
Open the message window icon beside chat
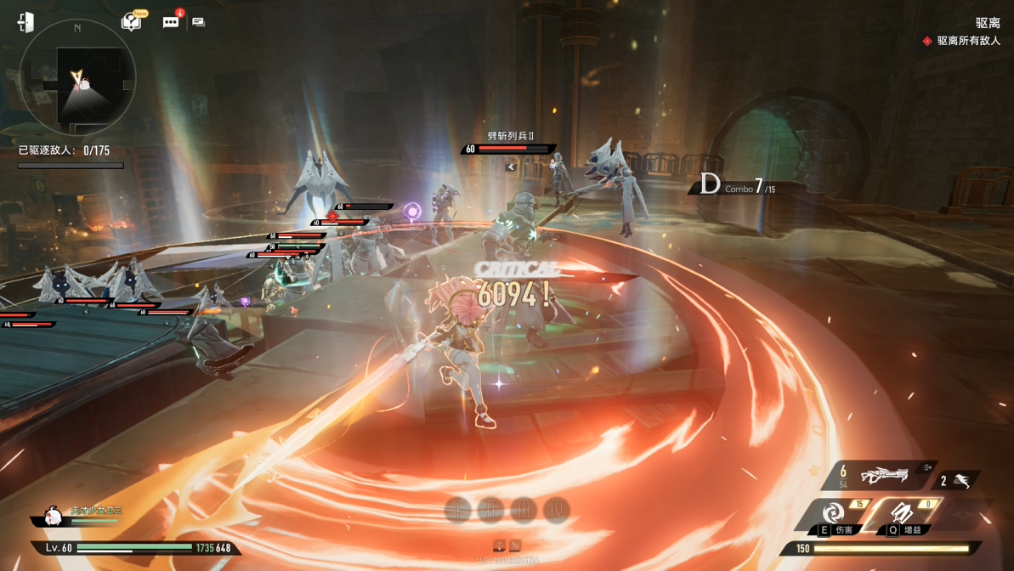pyautogui.click(x=198, y=21)
